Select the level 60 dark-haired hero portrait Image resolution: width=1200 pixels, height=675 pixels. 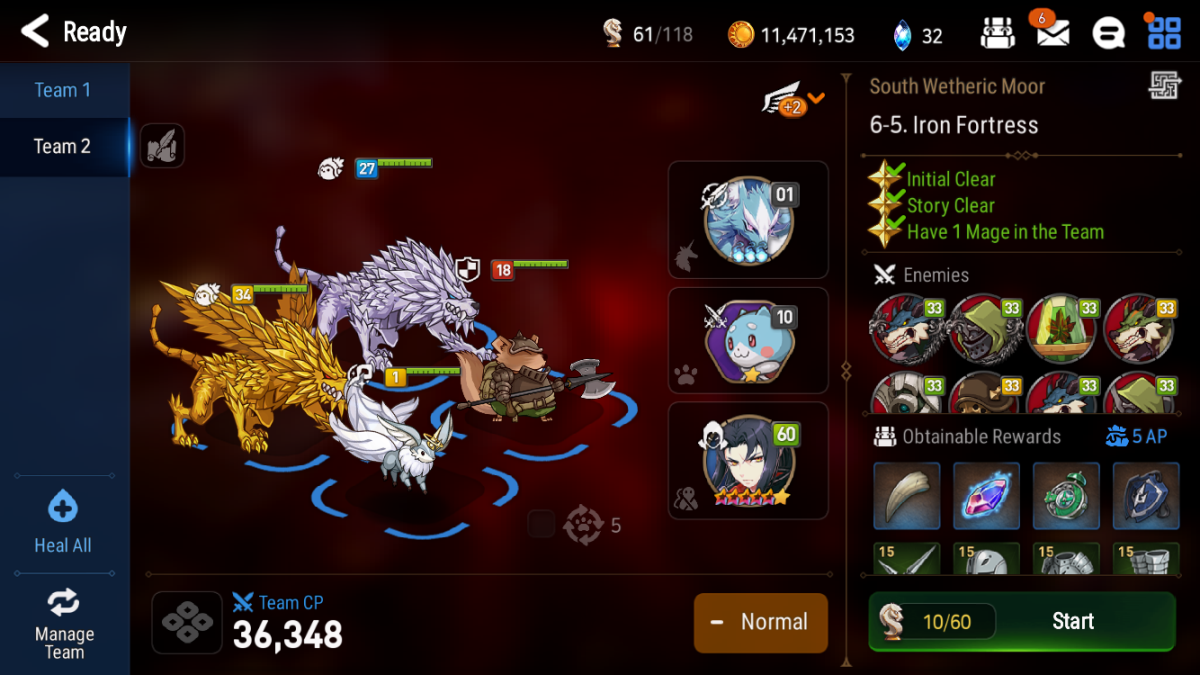(x=748, y=461)
